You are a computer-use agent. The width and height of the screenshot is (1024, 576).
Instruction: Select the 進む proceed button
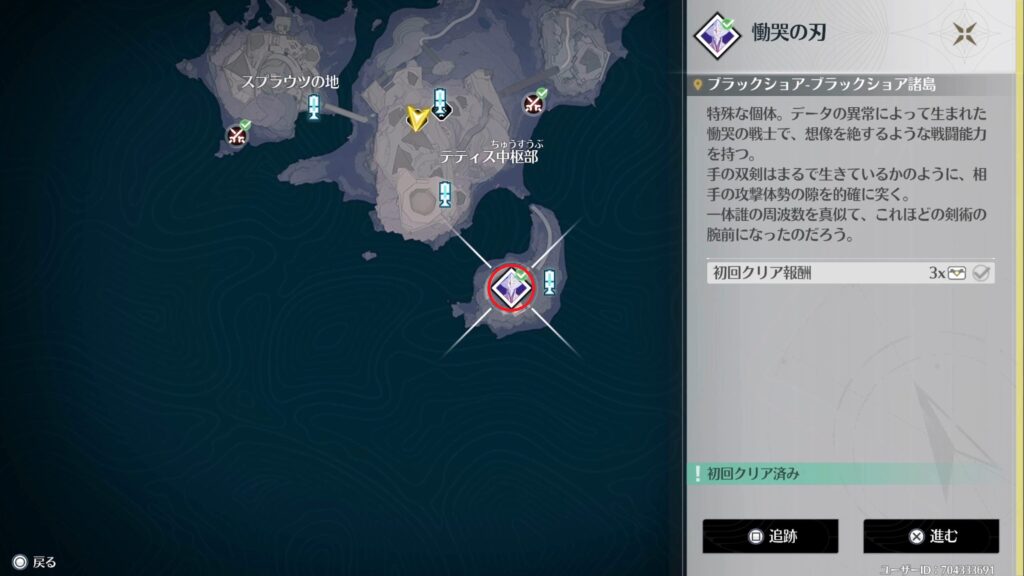click(x=930, y=536)
